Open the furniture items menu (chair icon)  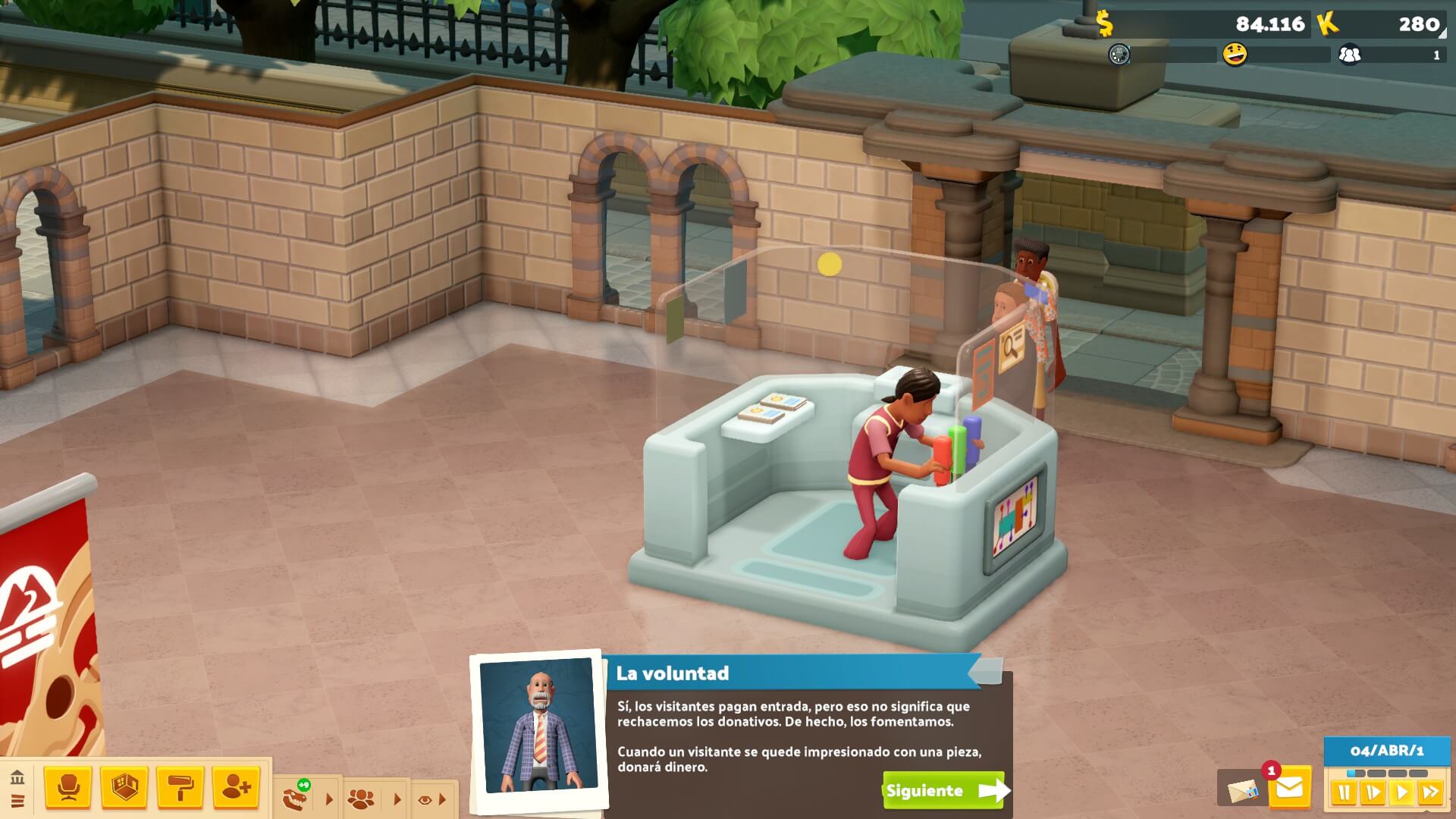68,789
